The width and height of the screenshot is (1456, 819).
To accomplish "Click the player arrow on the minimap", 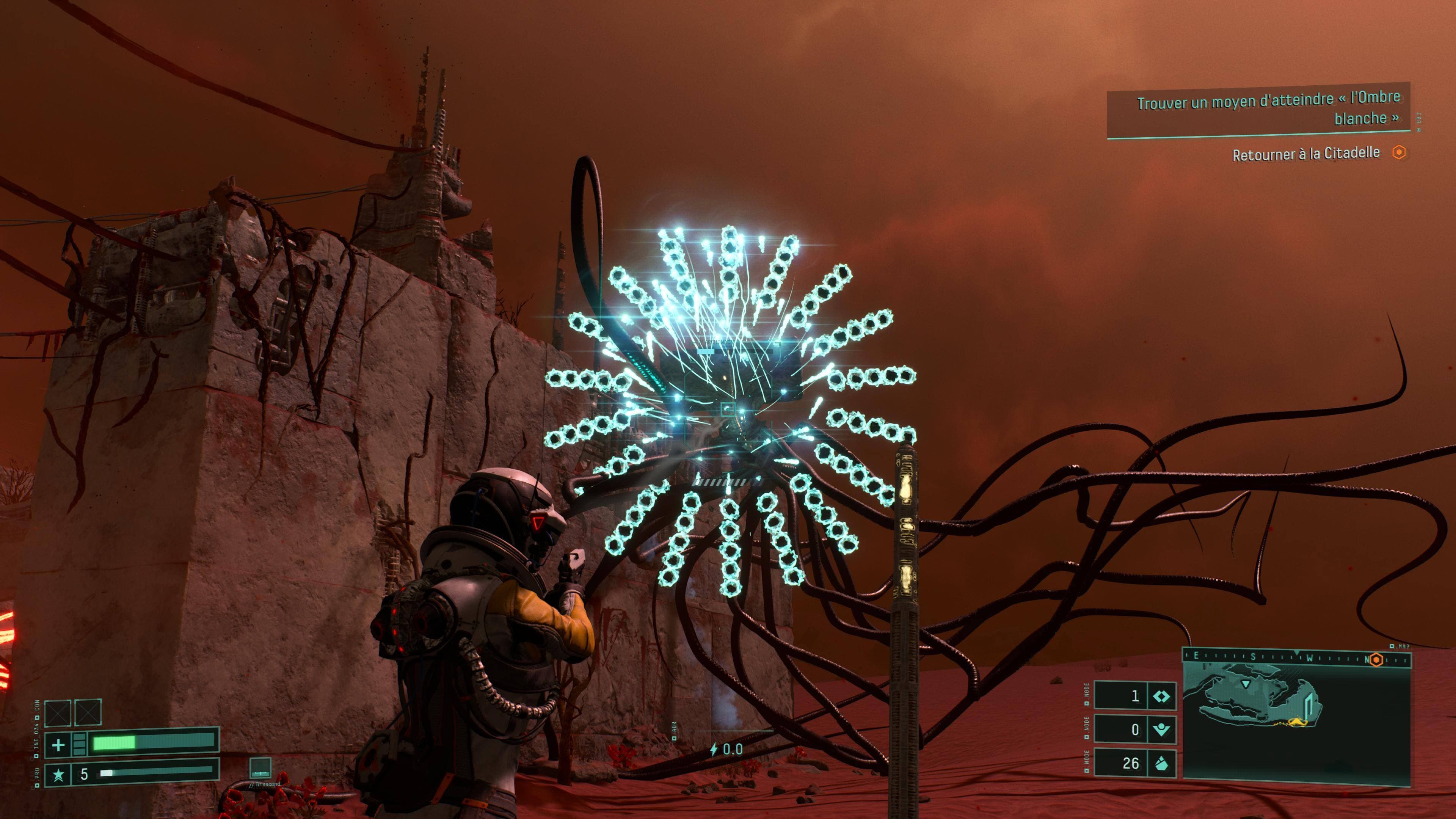I will point(1246,684).
